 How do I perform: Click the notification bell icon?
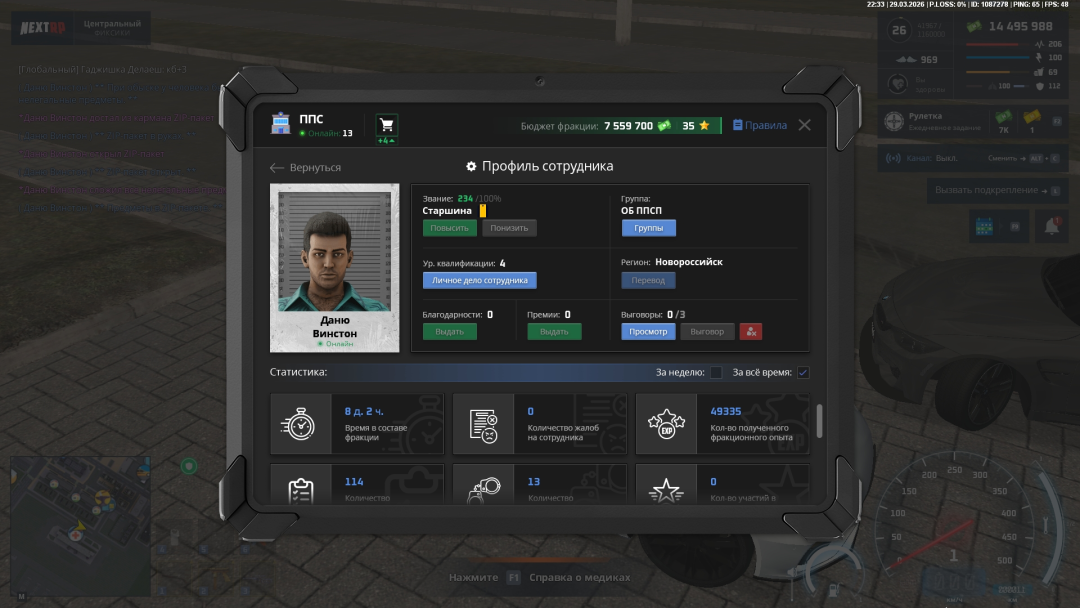(x=1051, y=227)
